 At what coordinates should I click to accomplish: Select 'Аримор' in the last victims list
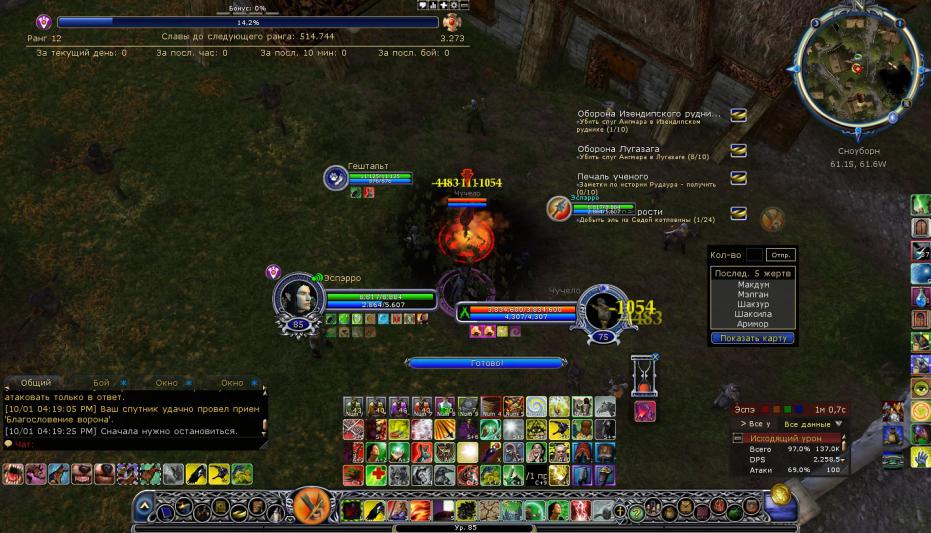pyautogui.click(x=753, y=324)
